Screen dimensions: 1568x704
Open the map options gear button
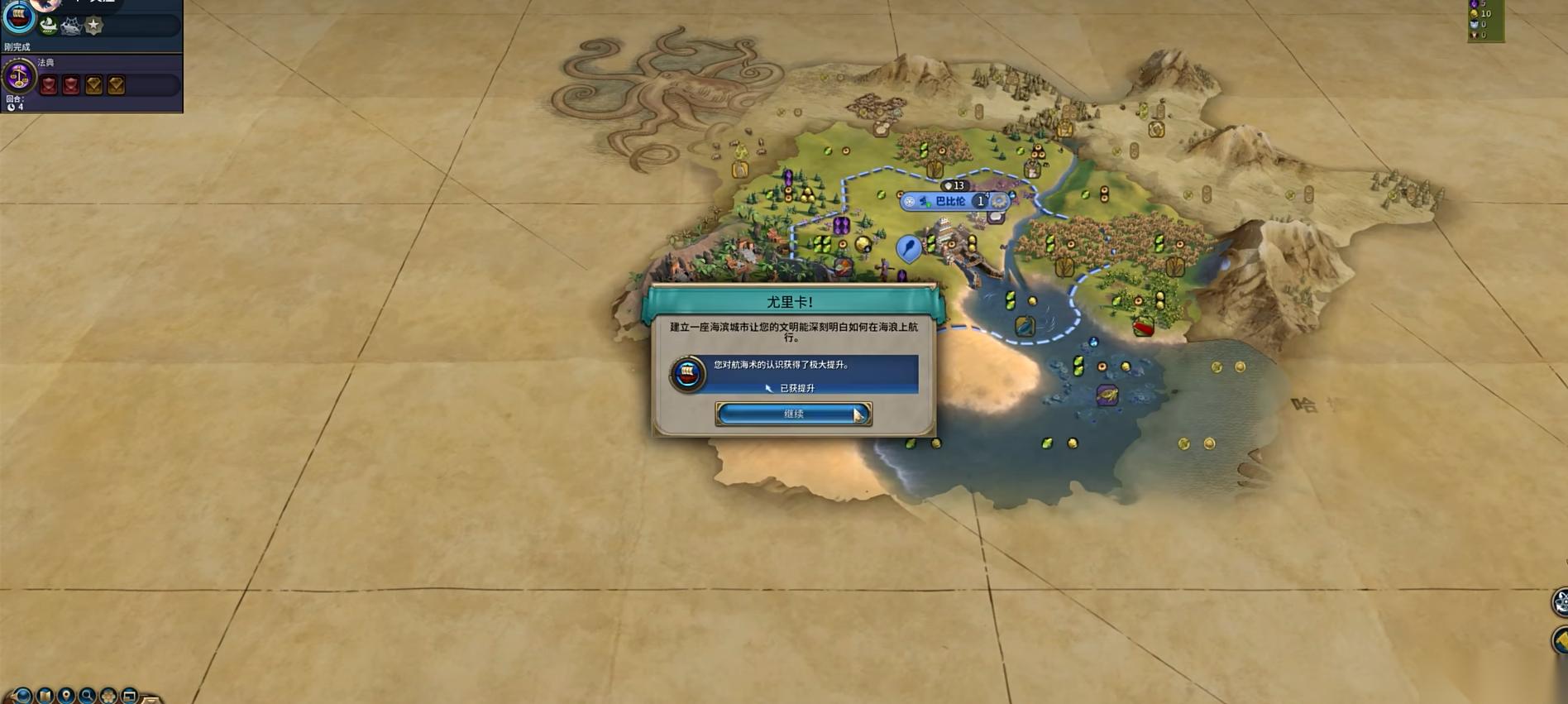click(x=108, y=696)
